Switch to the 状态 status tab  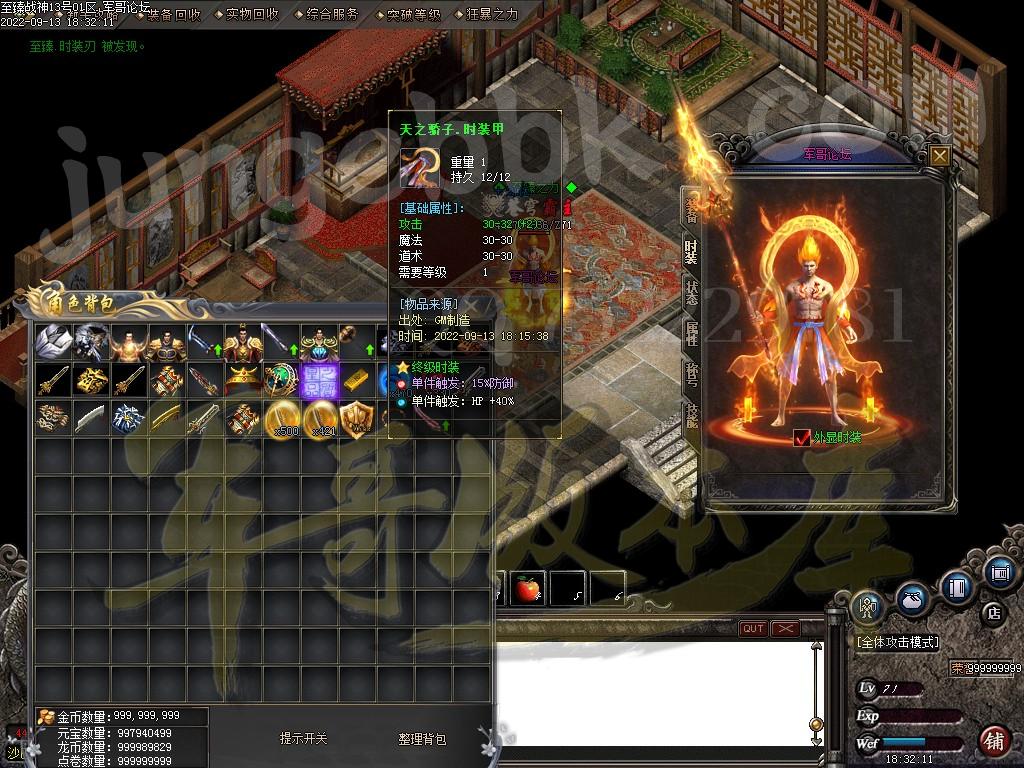coord(690,291)
